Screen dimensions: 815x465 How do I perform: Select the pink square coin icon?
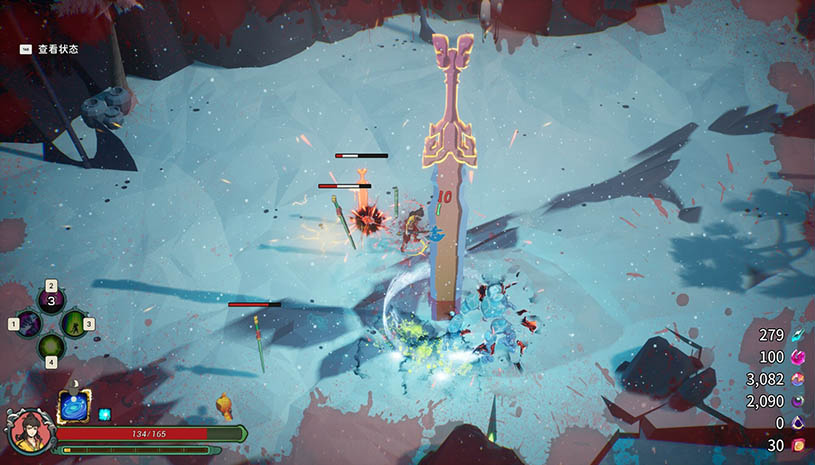pos(797,445)
